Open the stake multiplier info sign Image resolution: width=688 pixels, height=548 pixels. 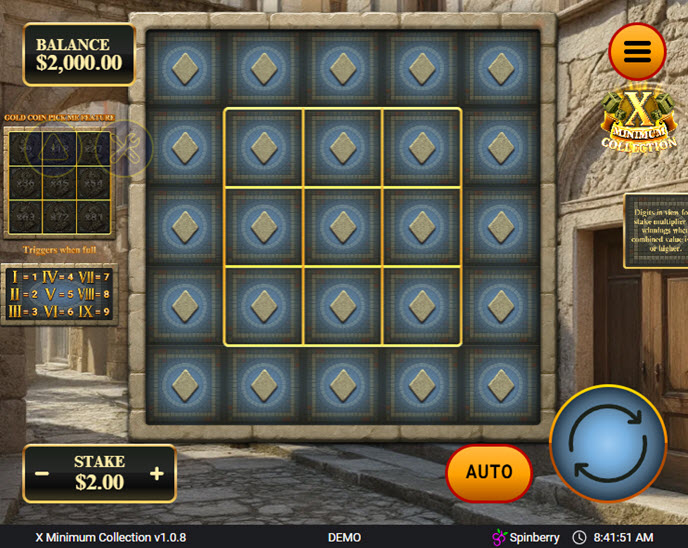point(655,230)
